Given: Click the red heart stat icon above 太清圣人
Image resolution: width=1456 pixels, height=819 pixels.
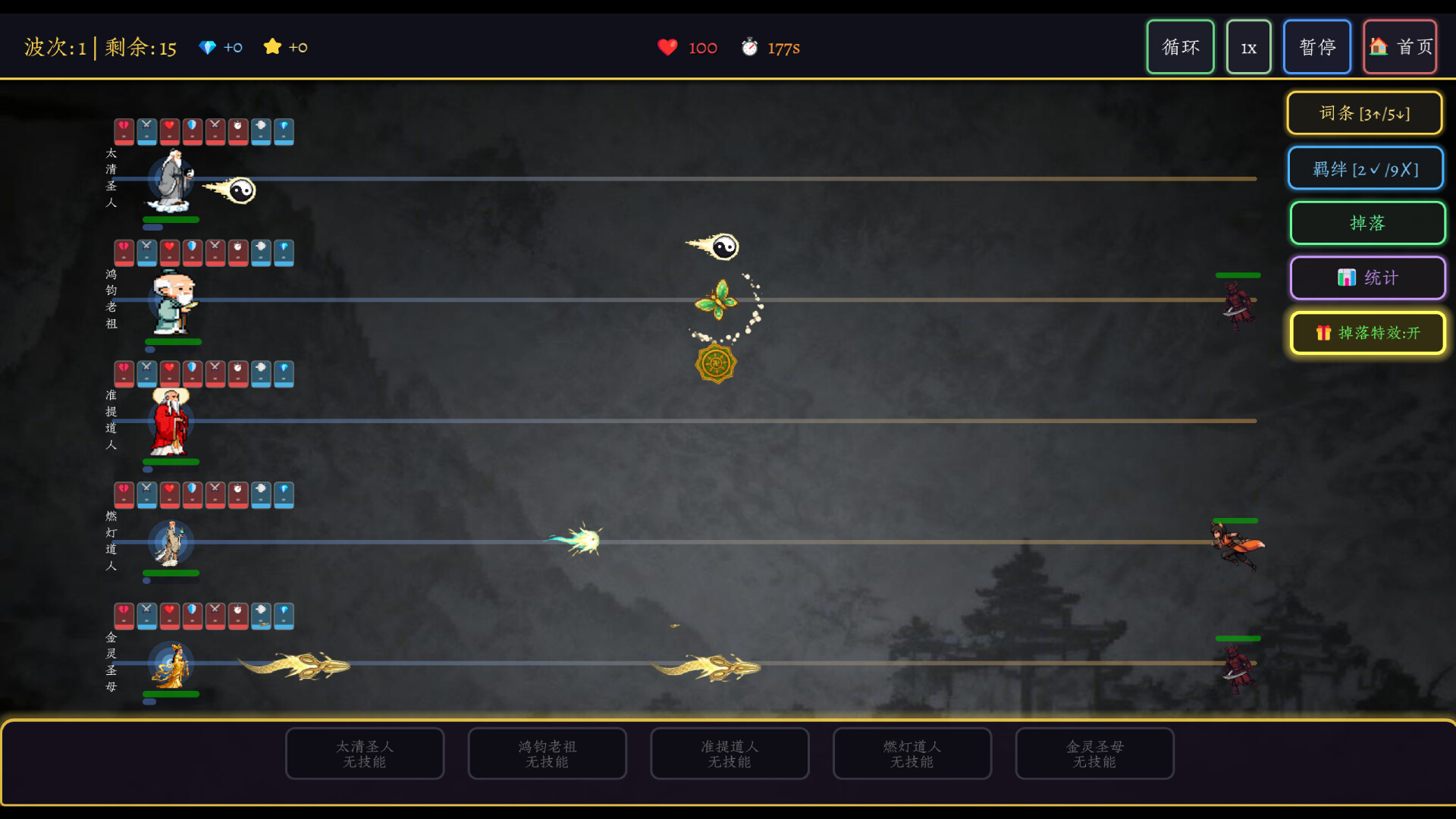Looking at the screenshot, I should [x=169, y=131].
